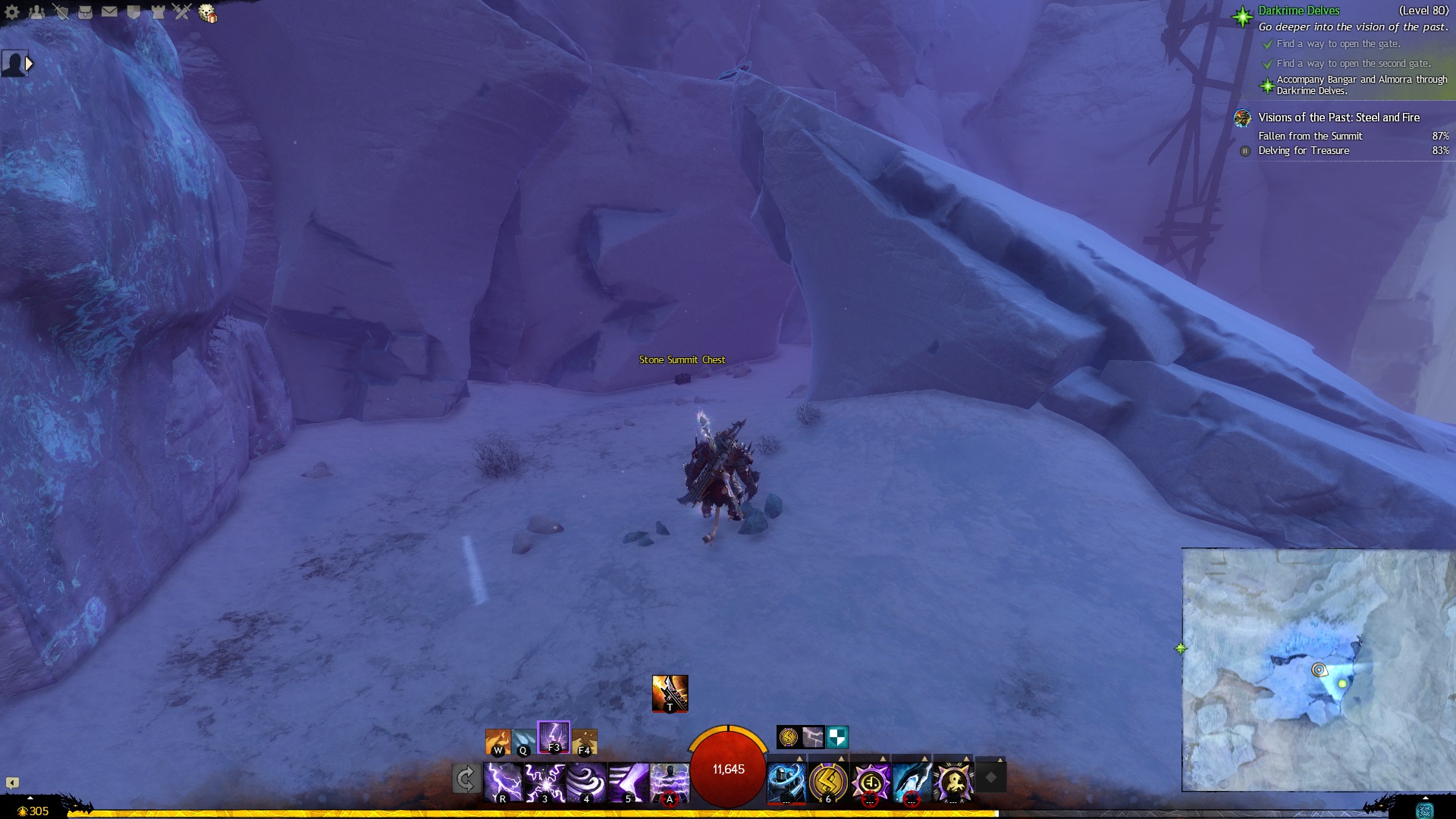Click the weapon swap arrow button
This screenshot has height=819, width=1456.
(466, 779)
